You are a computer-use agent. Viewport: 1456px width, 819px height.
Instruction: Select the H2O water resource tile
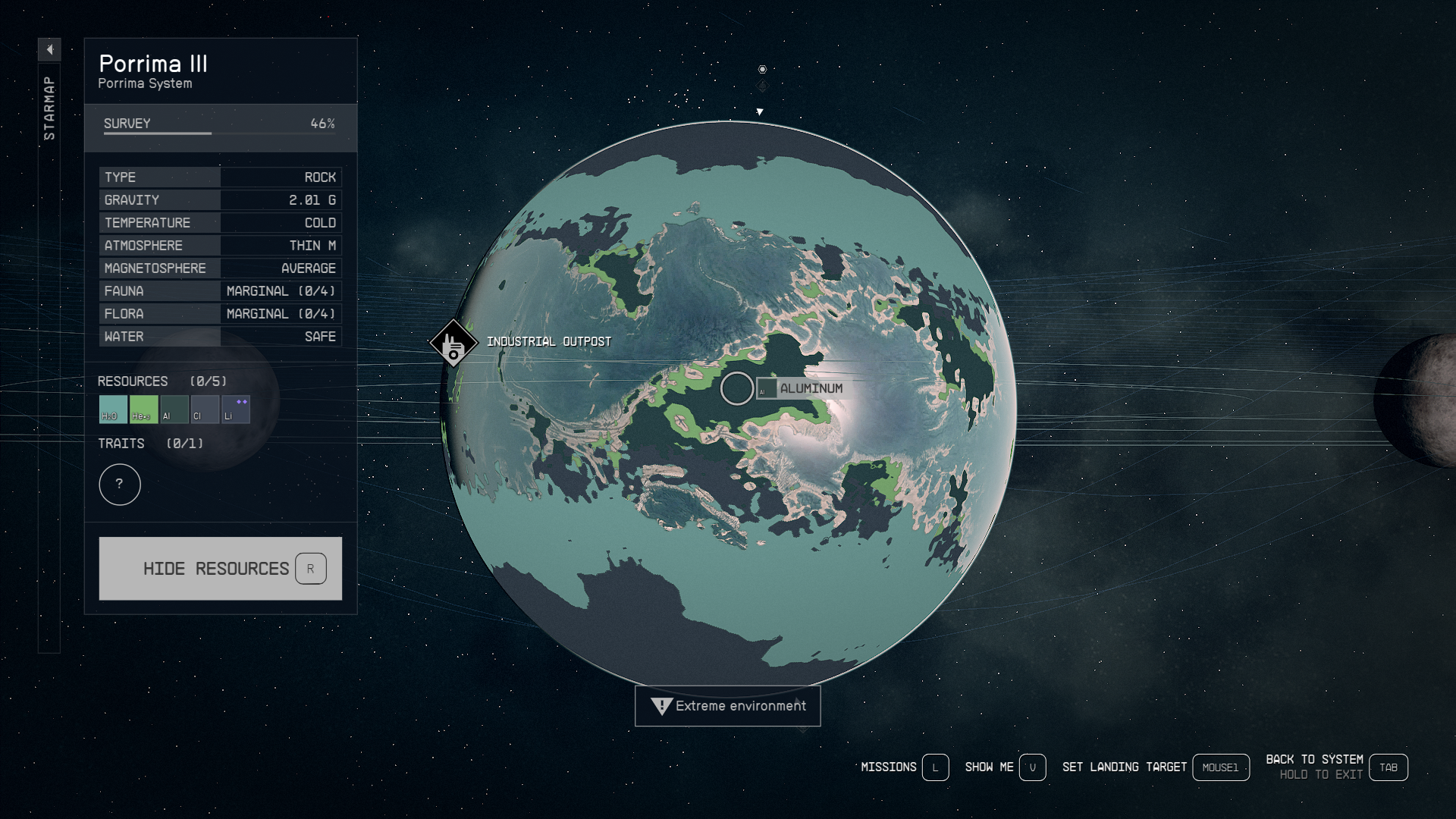[x=113, y=409]
